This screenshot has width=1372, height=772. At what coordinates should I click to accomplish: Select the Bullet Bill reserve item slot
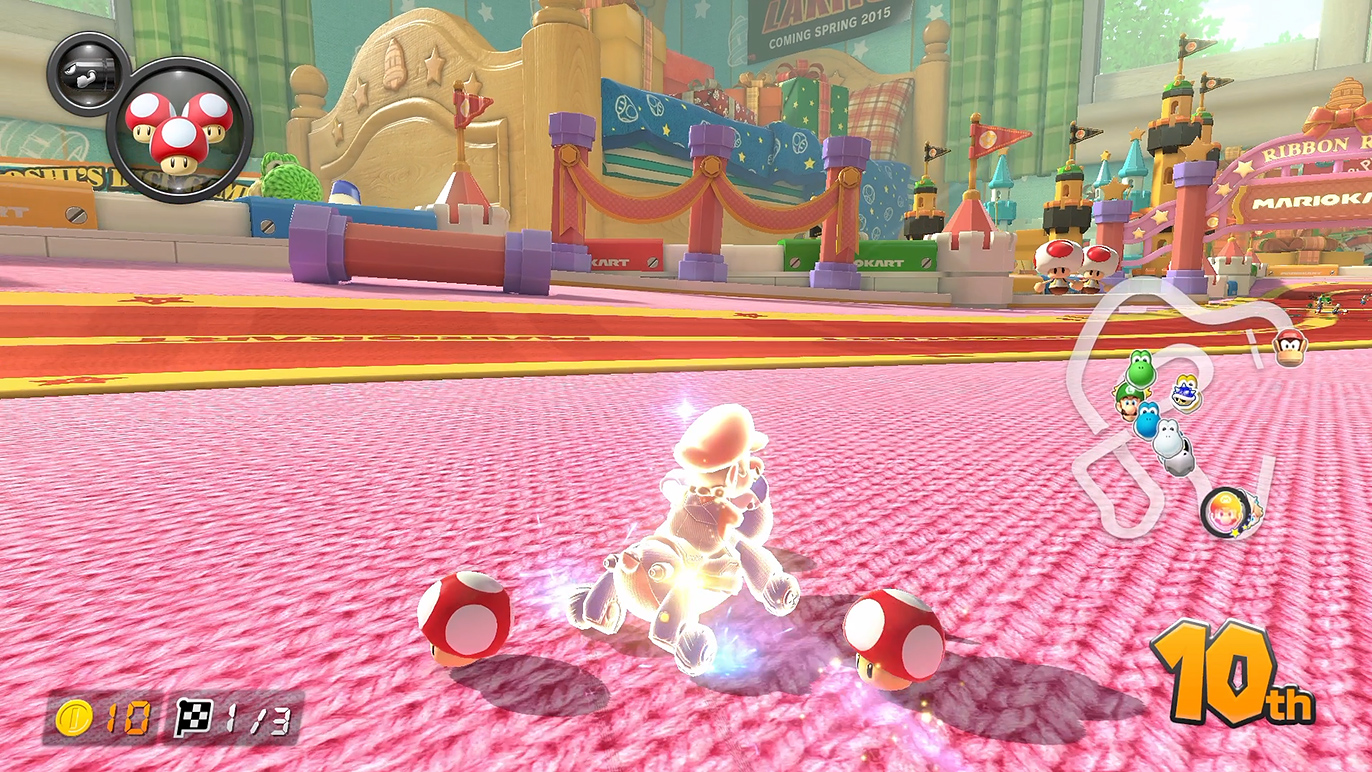86,73
